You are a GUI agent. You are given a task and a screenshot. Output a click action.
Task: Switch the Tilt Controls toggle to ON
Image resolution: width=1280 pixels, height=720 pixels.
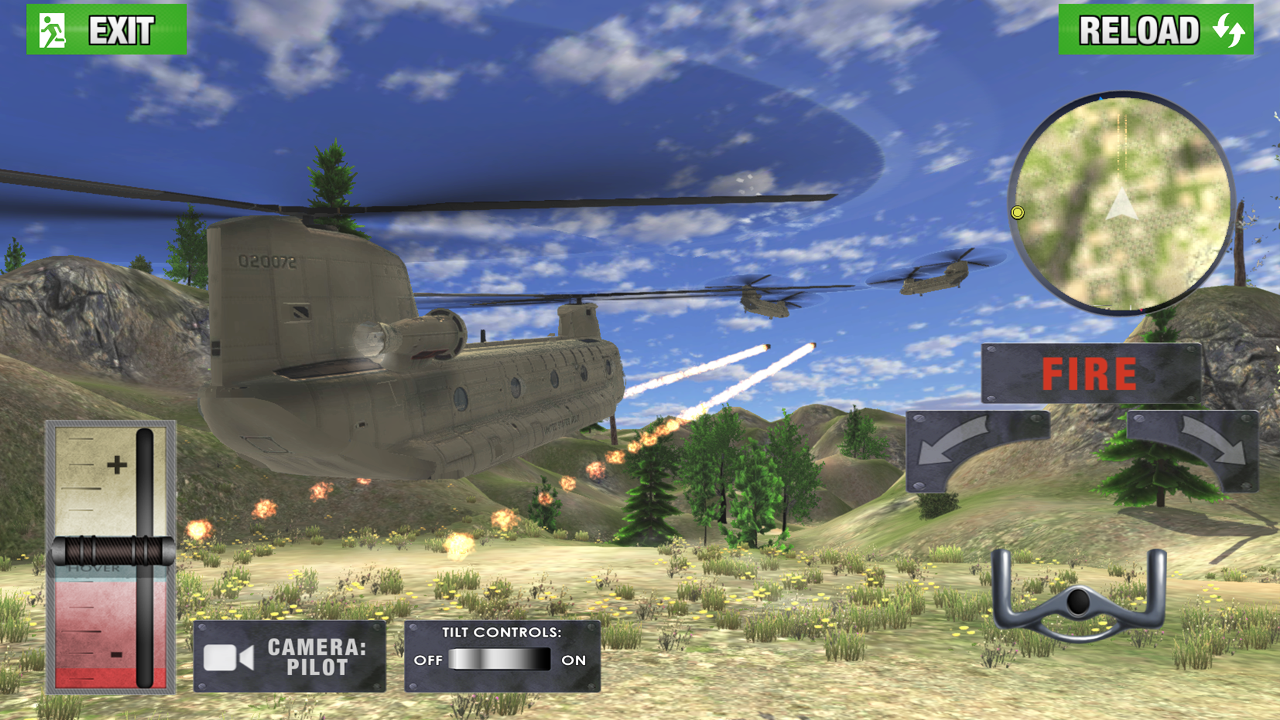coord(539,660)
